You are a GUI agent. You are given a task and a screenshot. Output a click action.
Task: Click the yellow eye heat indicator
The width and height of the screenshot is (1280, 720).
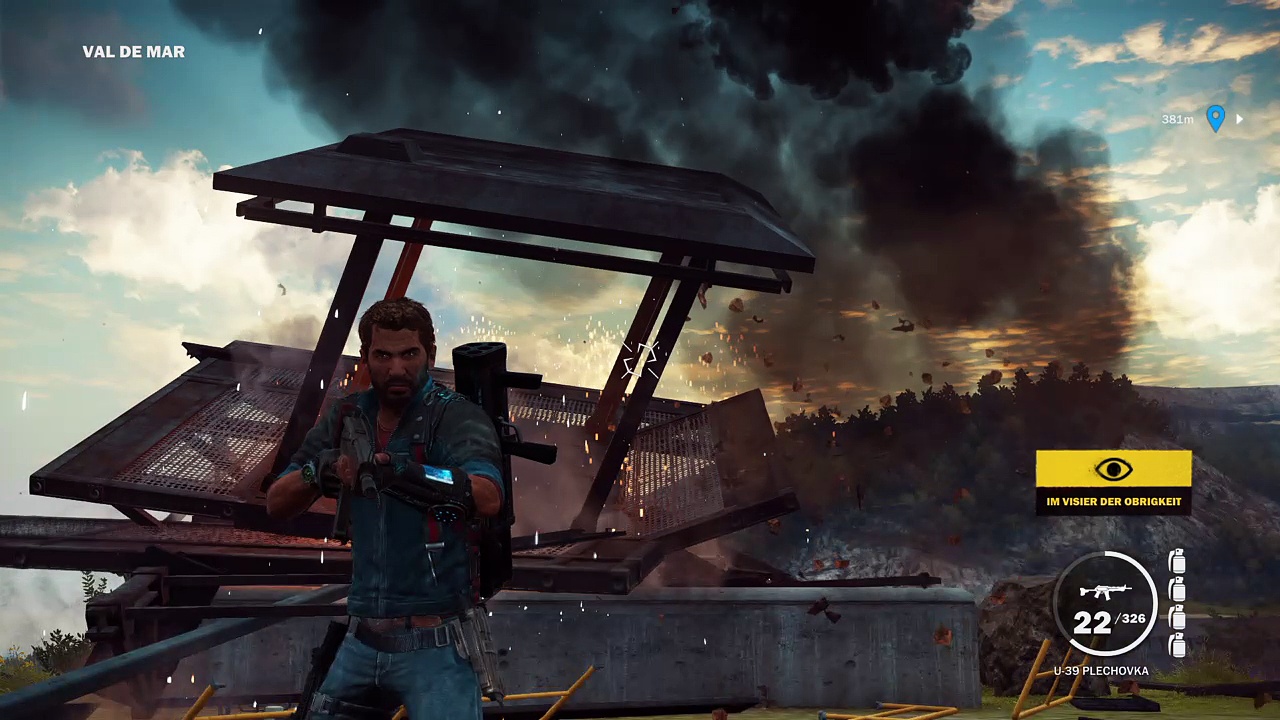[1113, 470]
